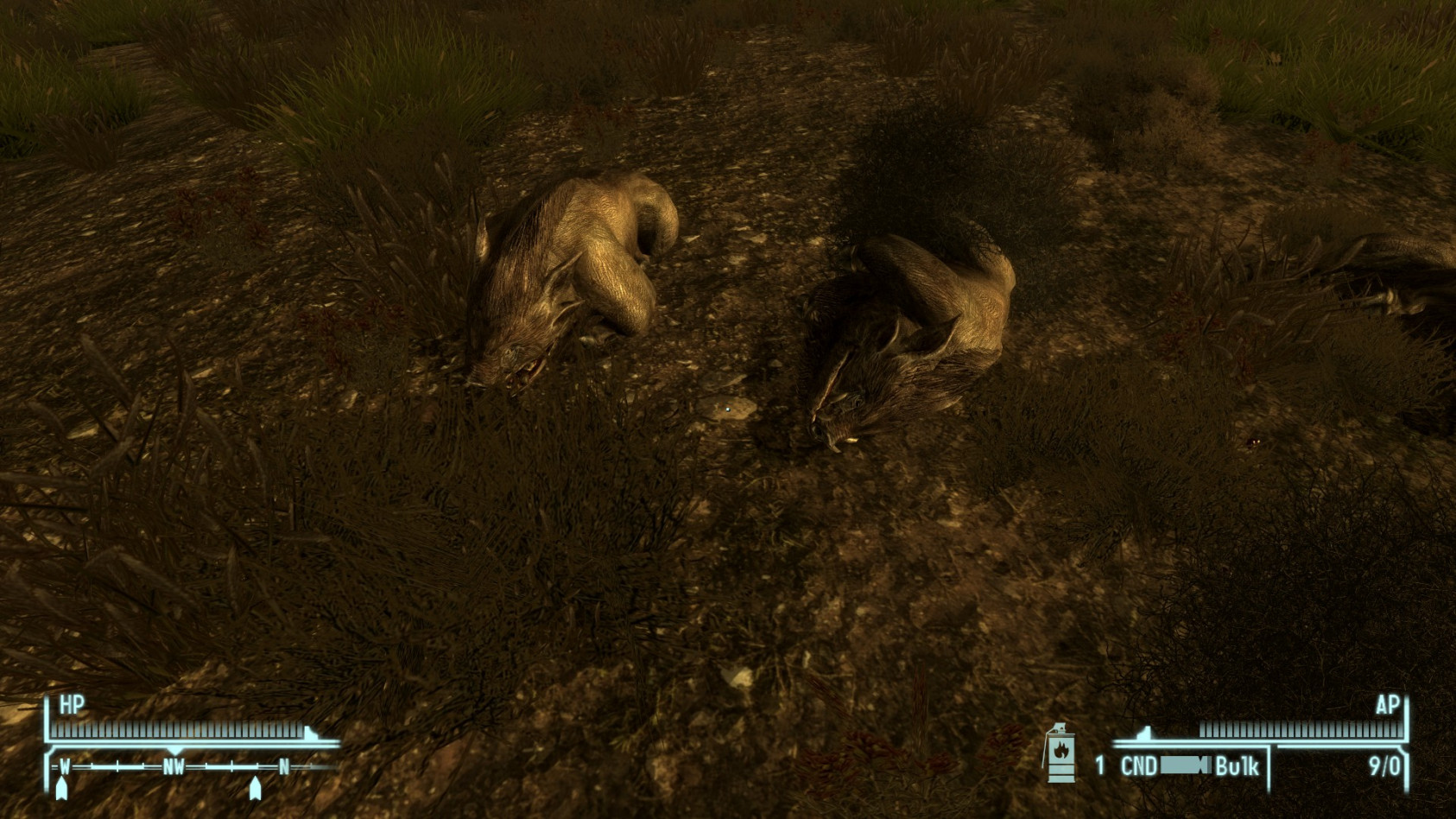Click the incendiary grenade weapon icon
The width and height of the screenshot is (1456, 819).
click(x=1060, y=759)
